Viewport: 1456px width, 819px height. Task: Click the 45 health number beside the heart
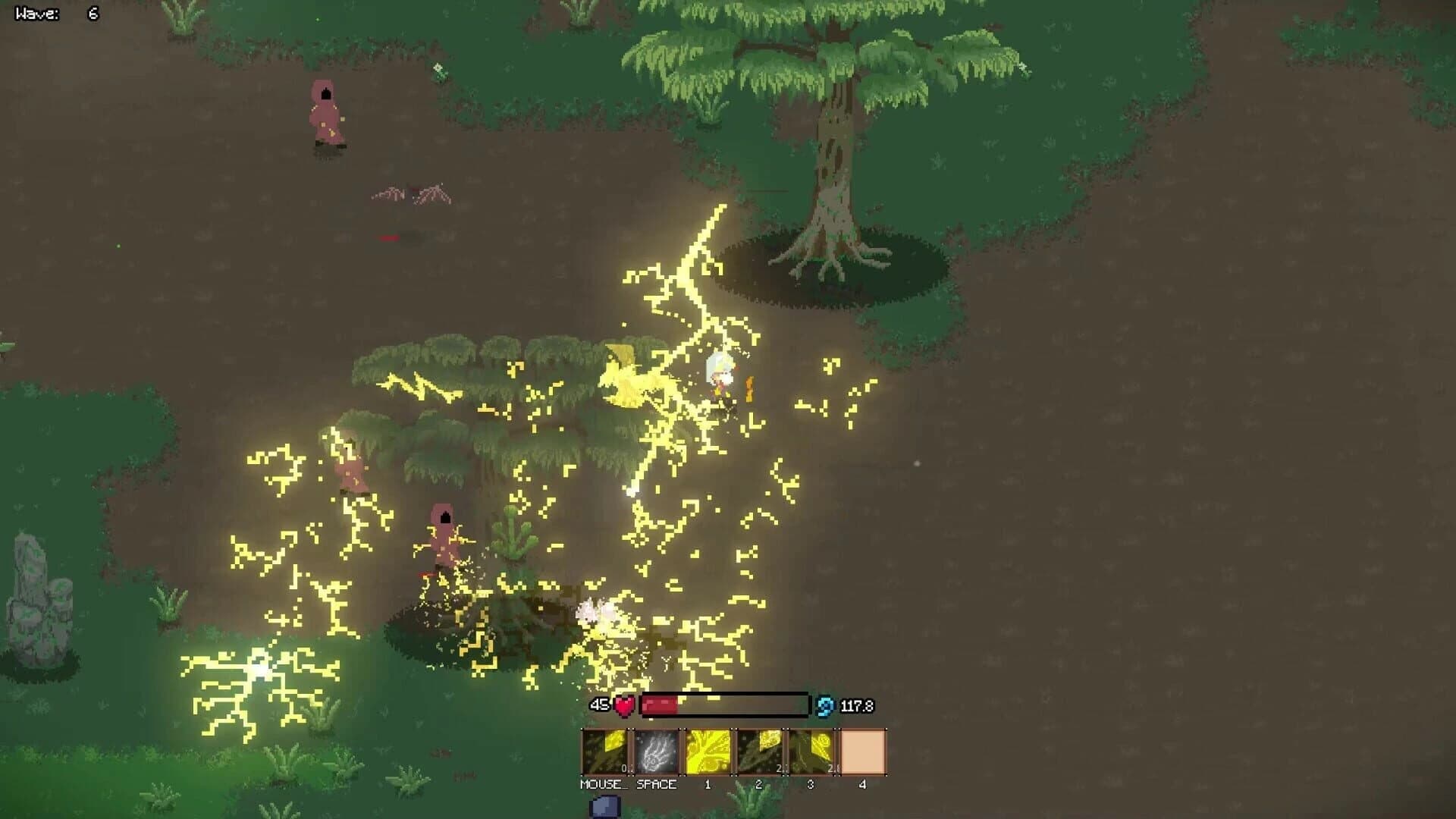pyautogui.click(x=600, y=704)
